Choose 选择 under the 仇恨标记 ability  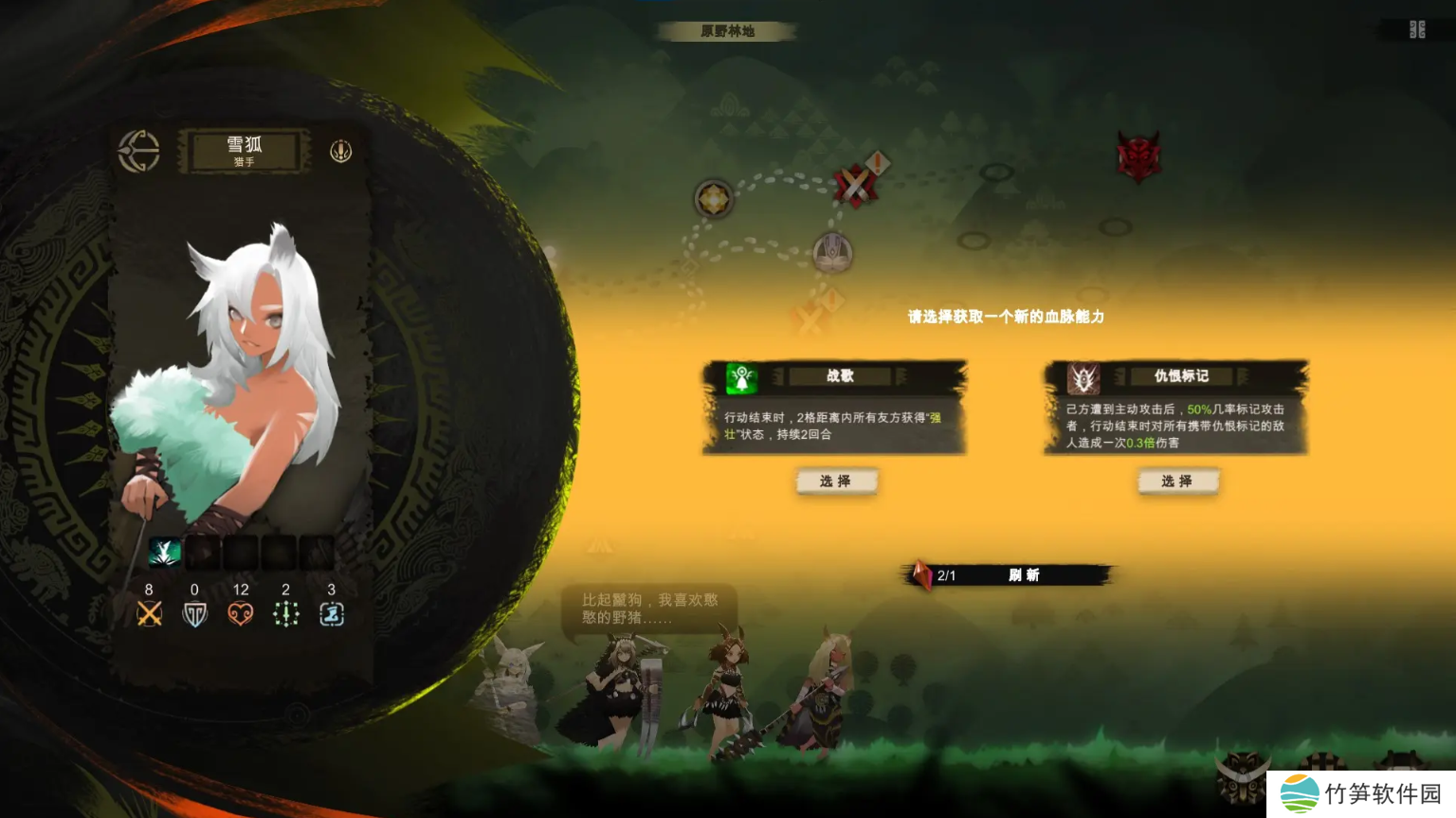click(1177, 482)
